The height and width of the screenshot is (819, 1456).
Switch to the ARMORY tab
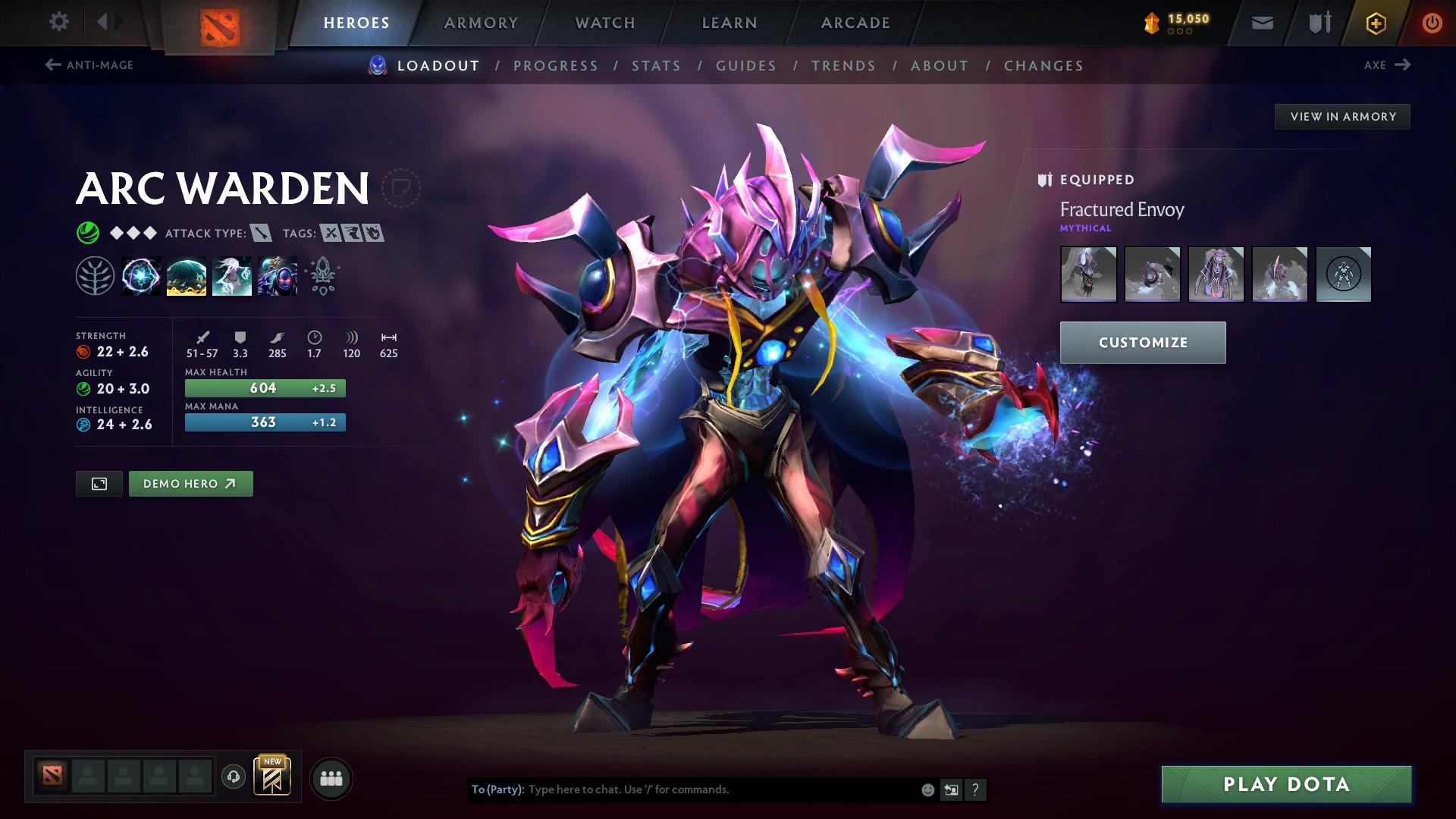(x=482, y=22)
